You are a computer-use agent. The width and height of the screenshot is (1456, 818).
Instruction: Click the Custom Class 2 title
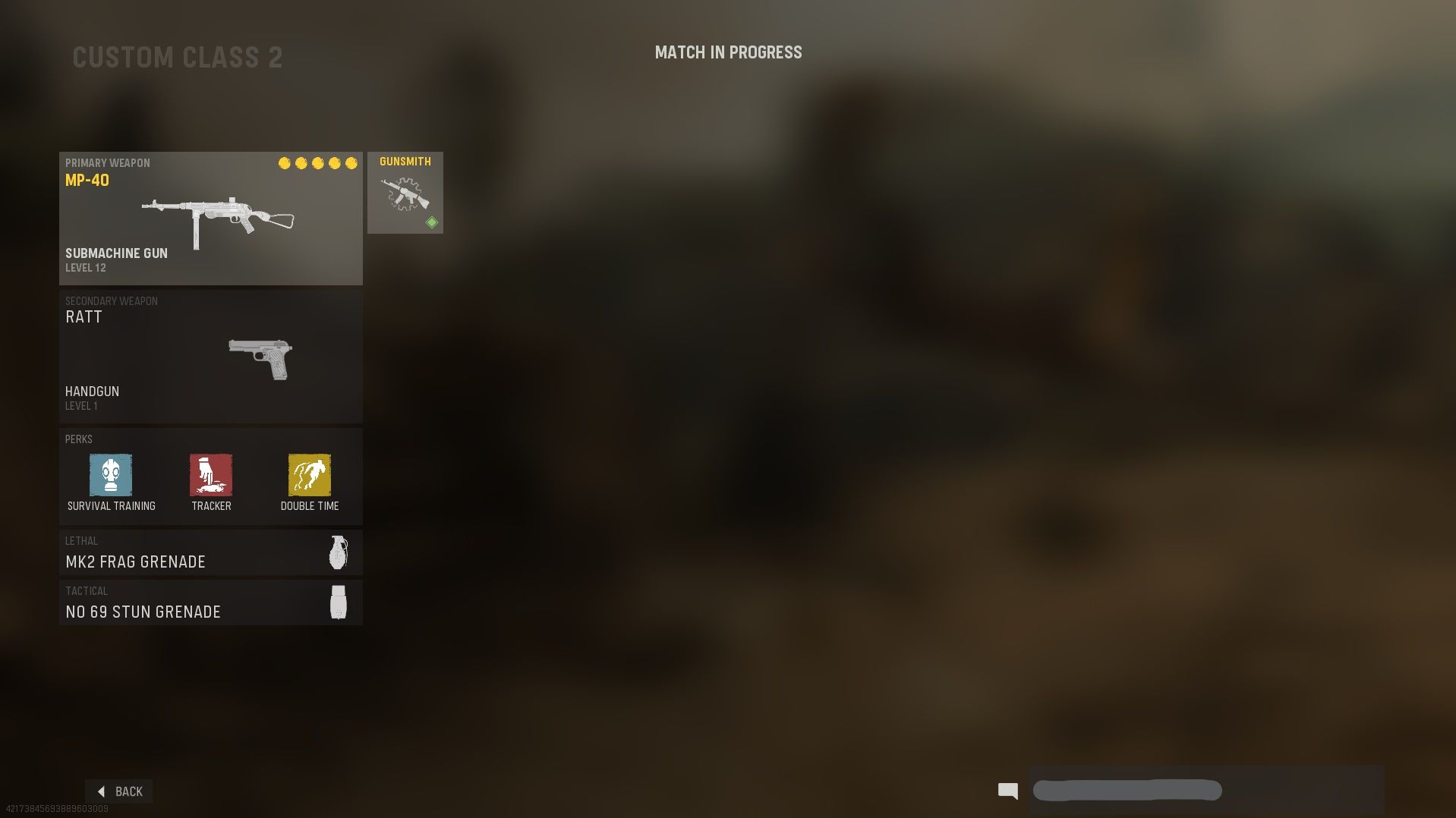tap(177, 57)
